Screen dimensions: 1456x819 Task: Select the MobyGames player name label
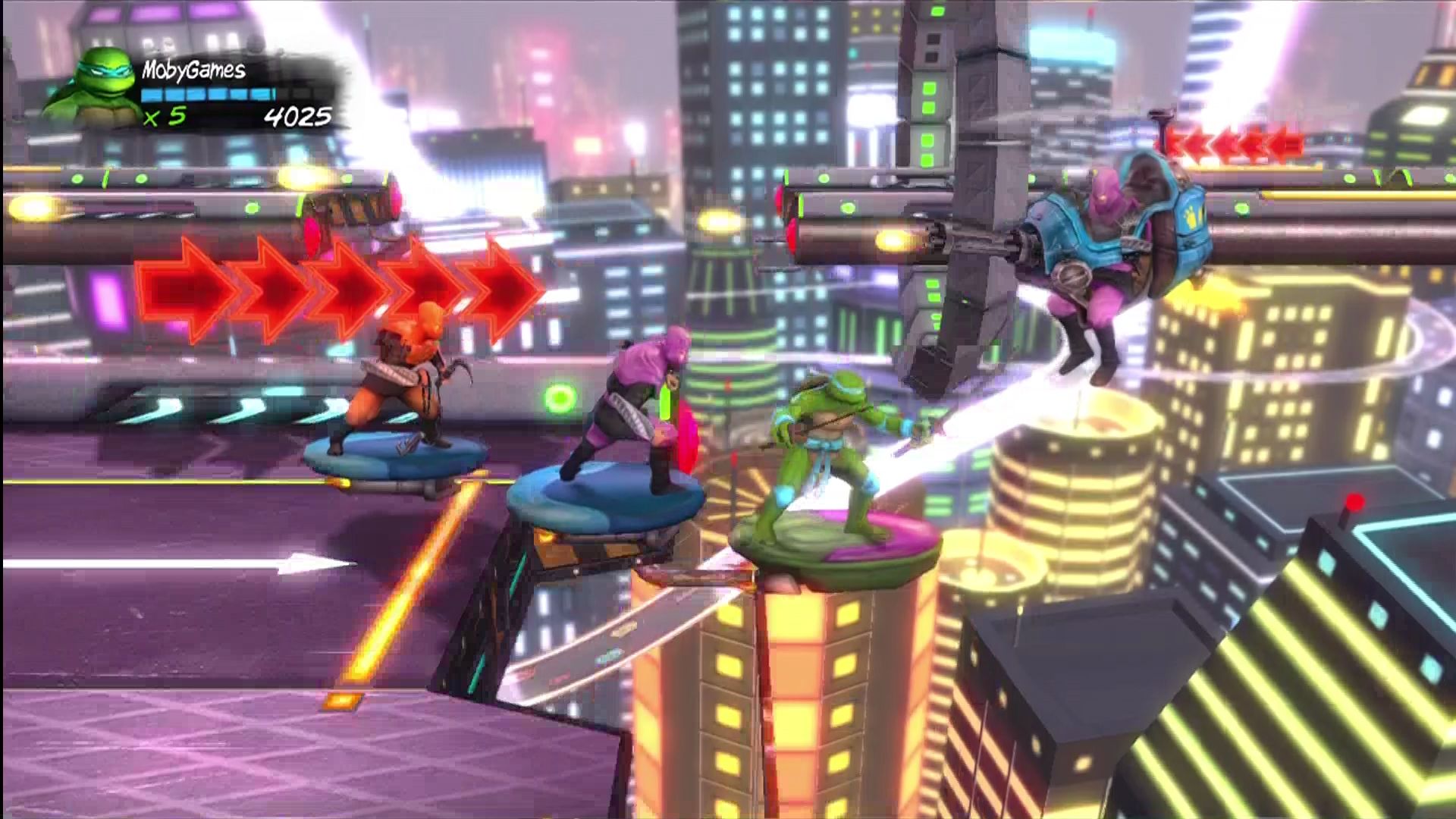tap(193, 70)
